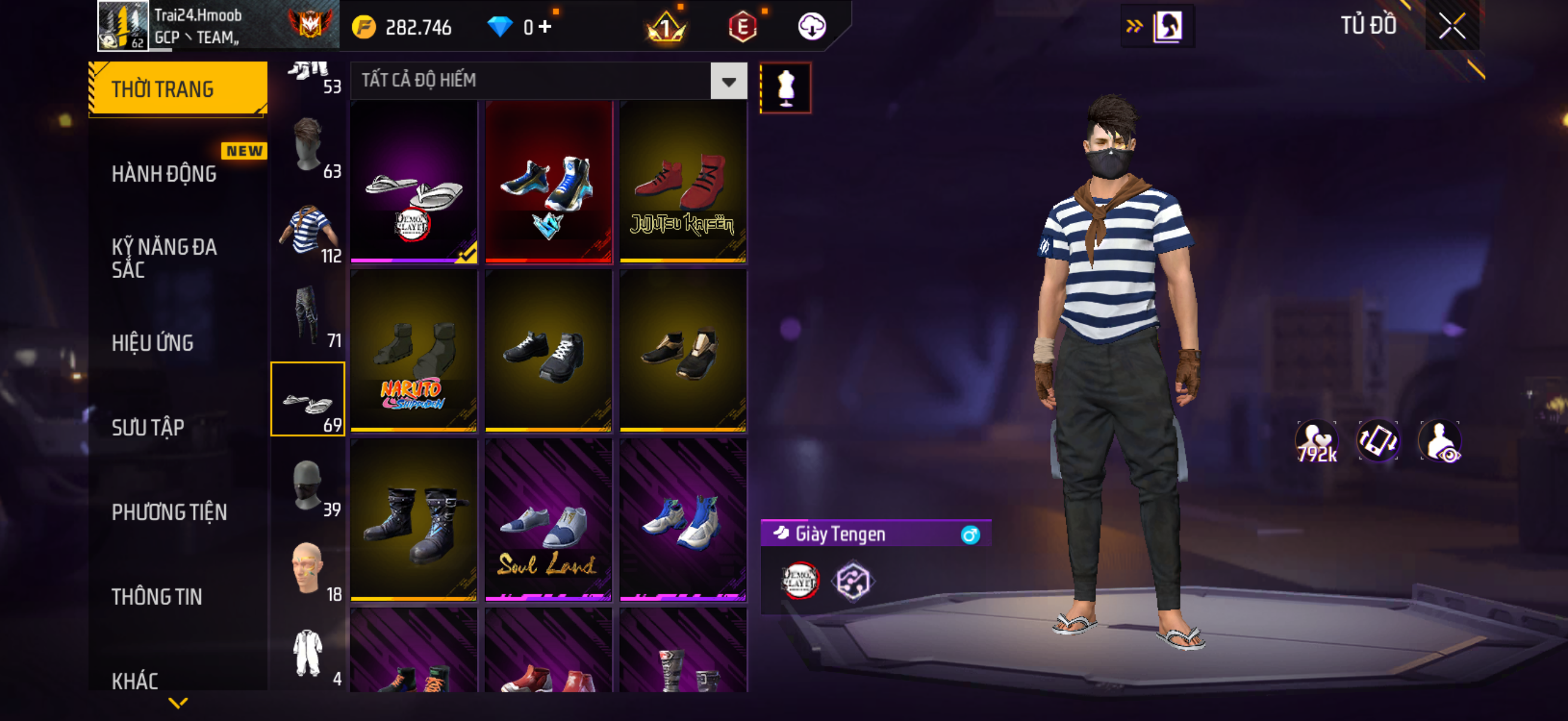Click the 792k likes heart icon

pos(1316,441)
